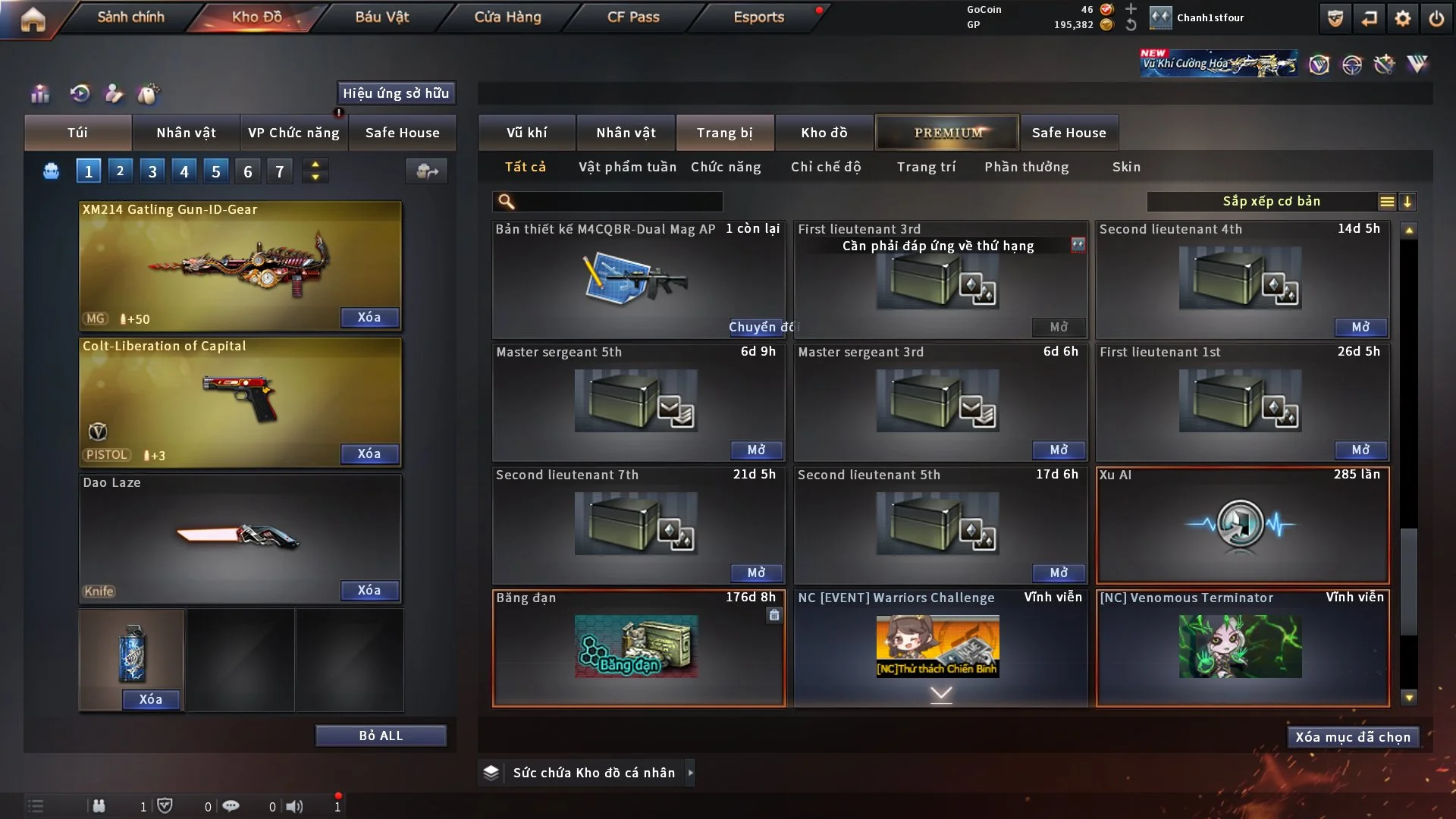
Task: Remove the XM214 Gatling Gun with Xóa
Action: coord(369,317)
